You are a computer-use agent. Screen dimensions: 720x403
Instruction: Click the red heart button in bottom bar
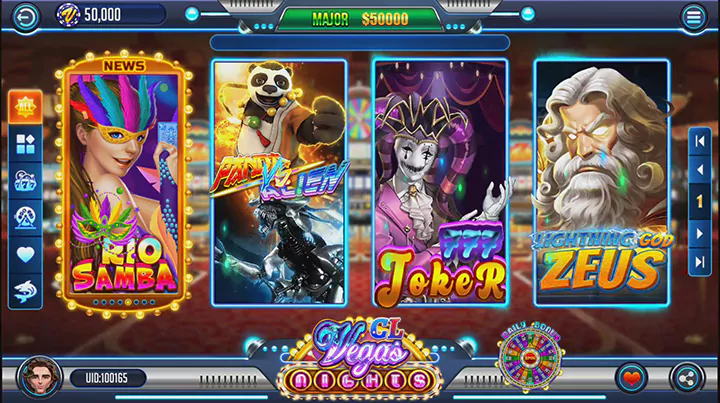pyautogui.click(x=630, y=378)
